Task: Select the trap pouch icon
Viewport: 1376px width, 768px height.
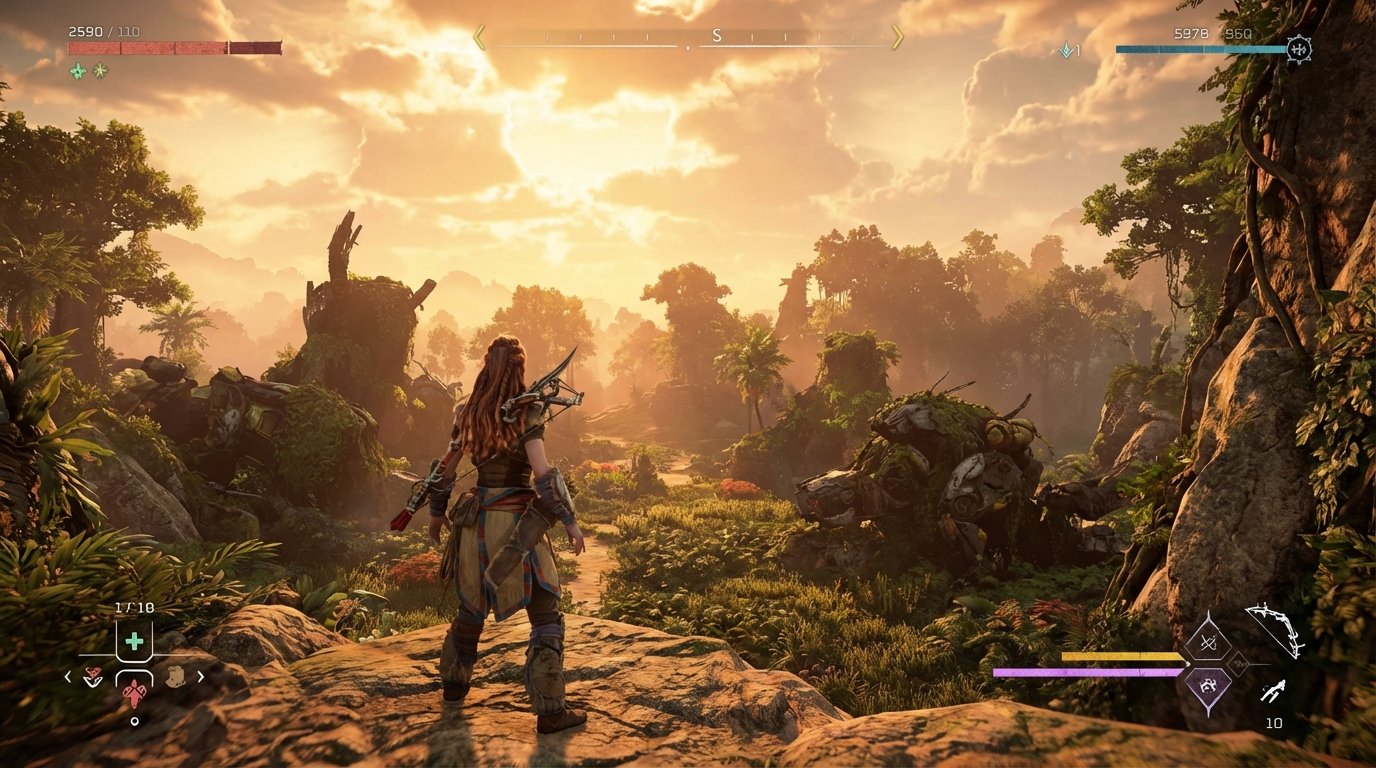Action: [x=176, y=676]
